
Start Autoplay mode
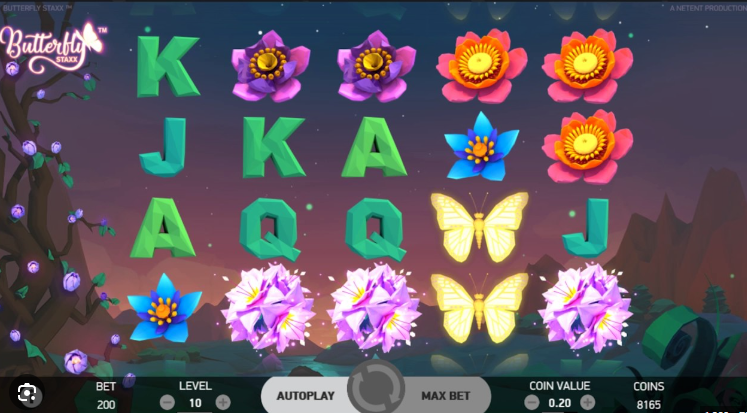304,395
